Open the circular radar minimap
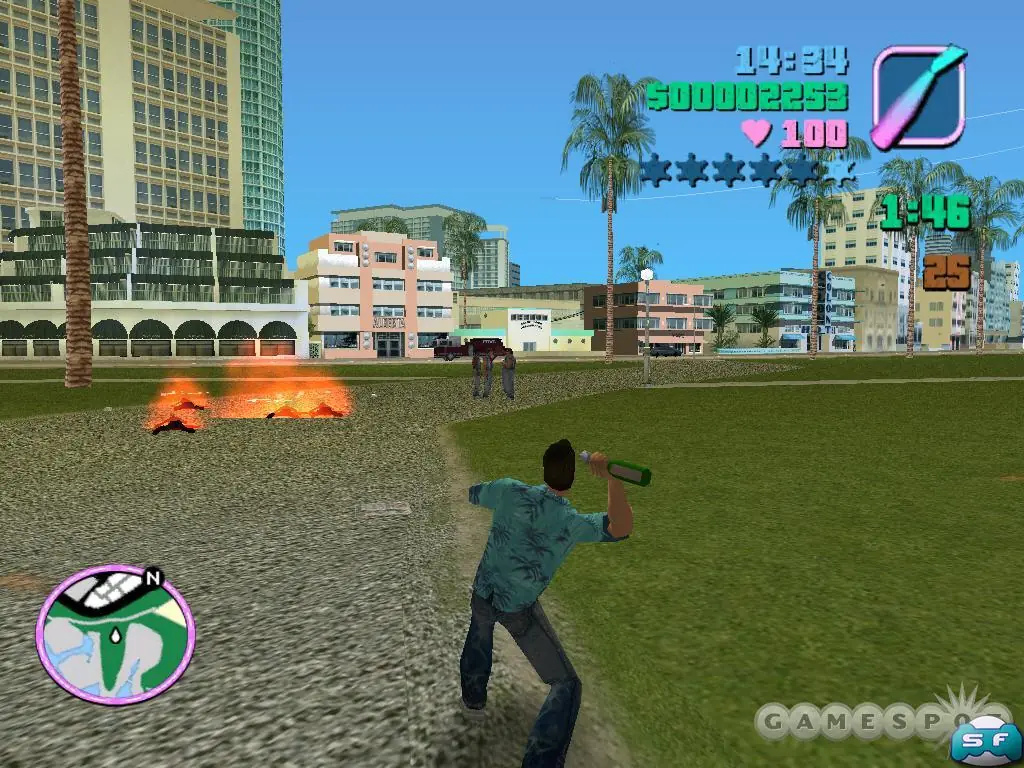This screenshot has height=768, width=1024. pos(115,634)
